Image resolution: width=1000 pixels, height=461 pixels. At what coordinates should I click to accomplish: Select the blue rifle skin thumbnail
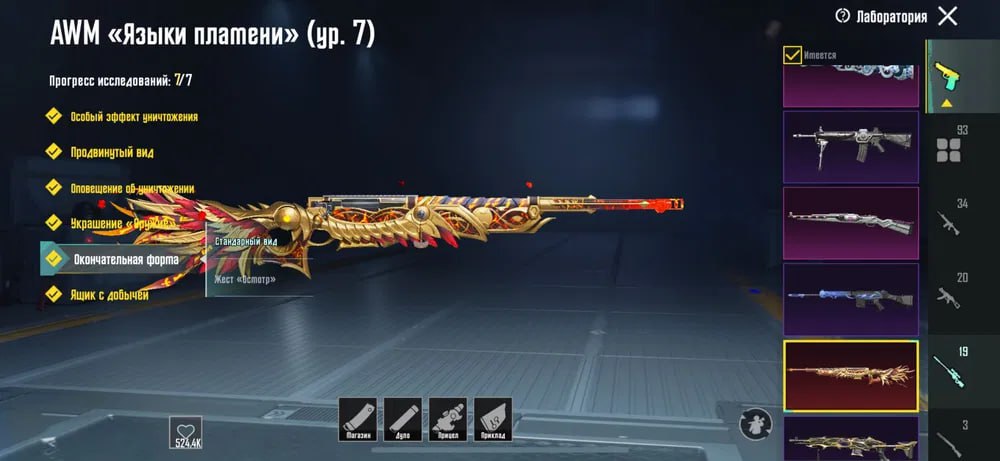tap(850, 299)
